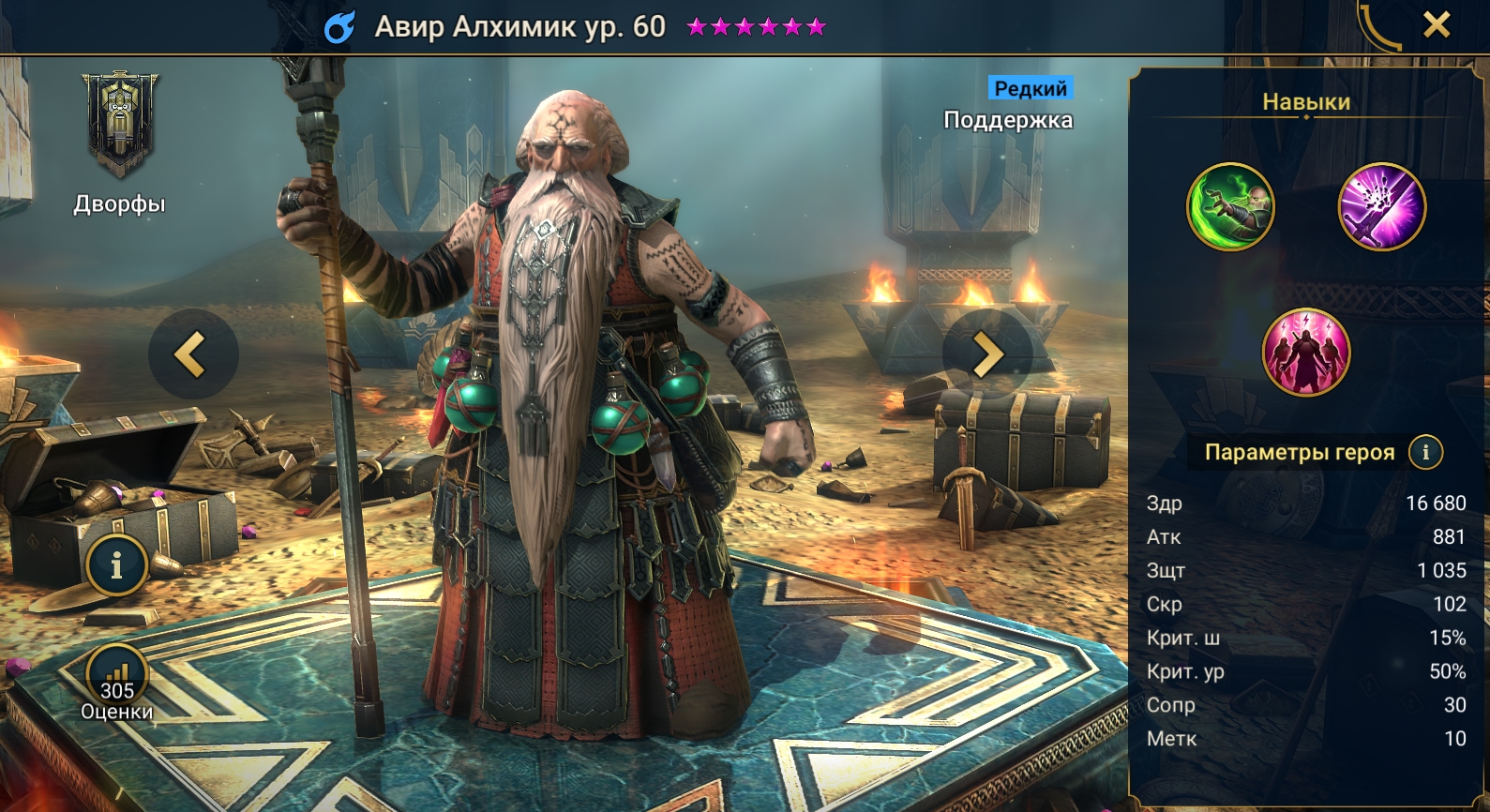Screen dimensions: 1490x812
Task: View the red aura group skill icon
Action: click(x=1306, y=352)
